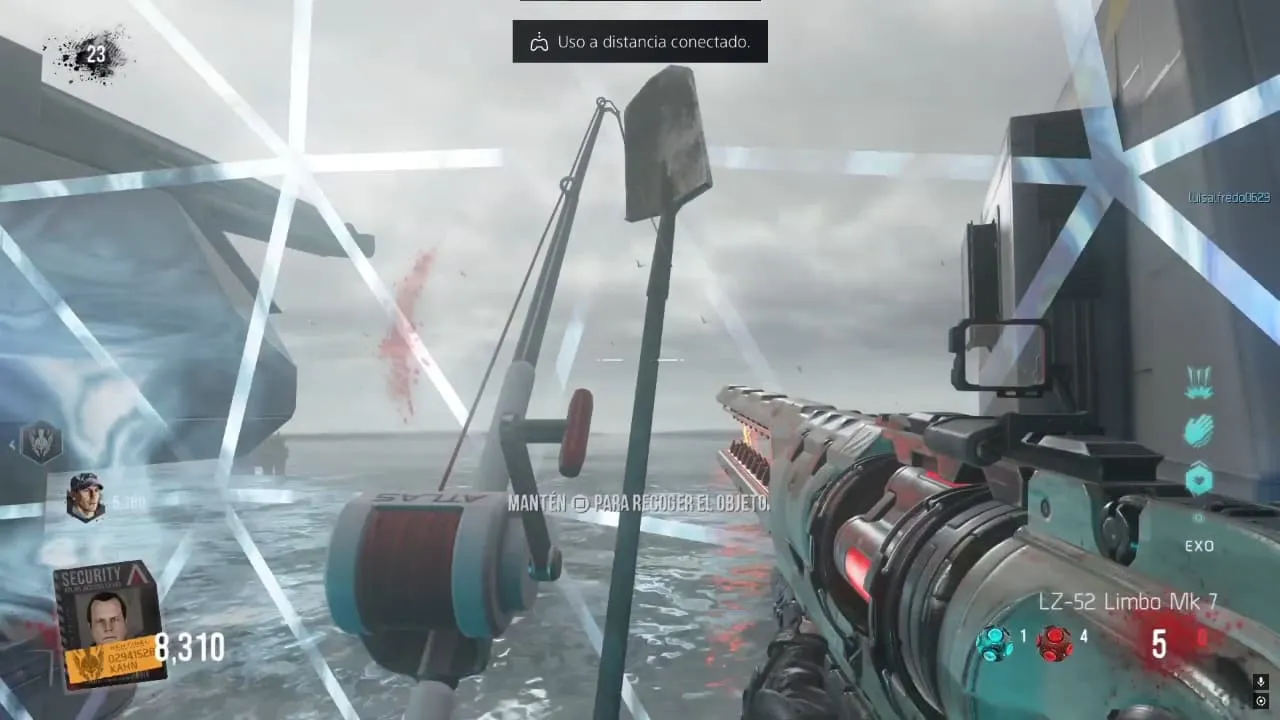Image resolution: width=1280 pixels, height=720 pixels.
Task: Select the Kahn security ID card
Action: click(109, 623)
